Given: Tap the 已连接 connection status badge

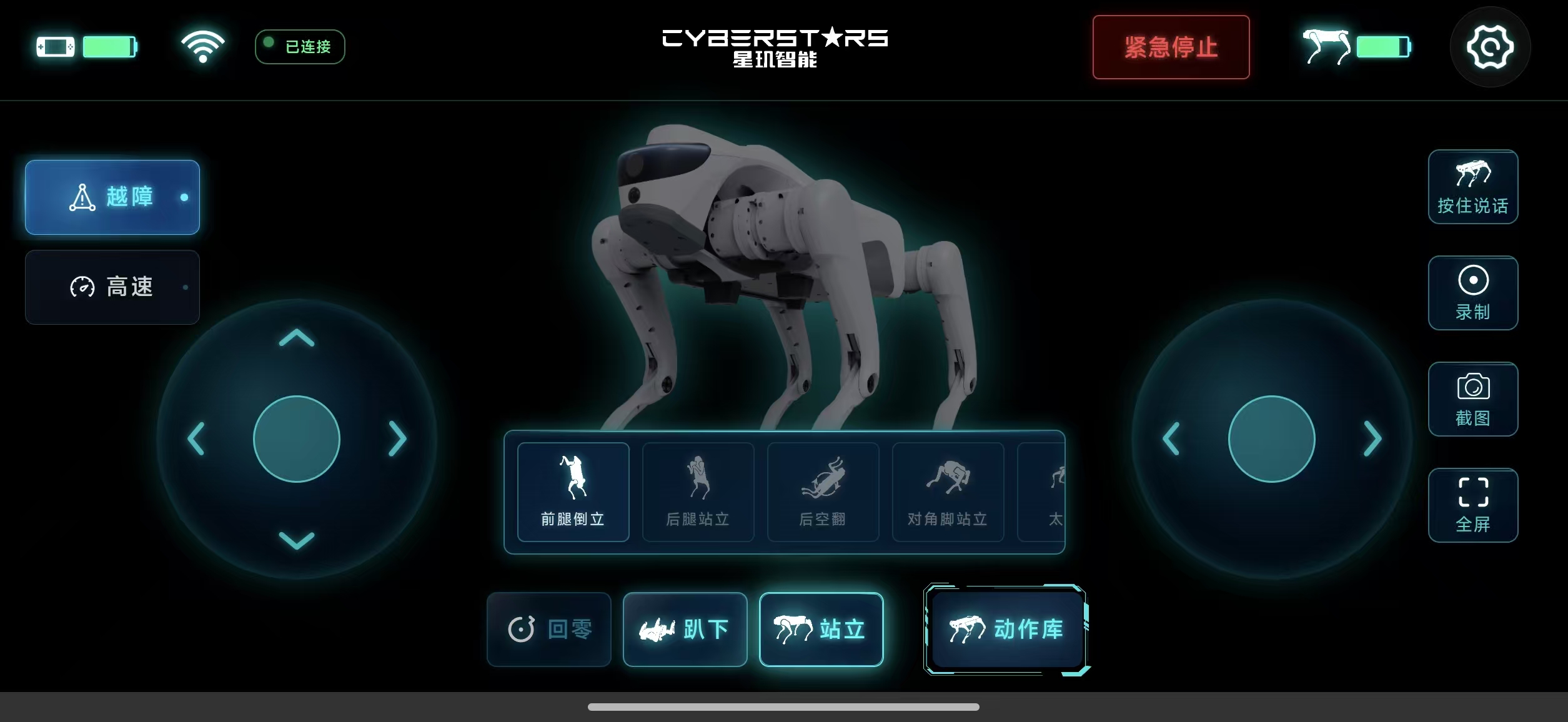Looking at the screenshot, I should coord(300,47).
